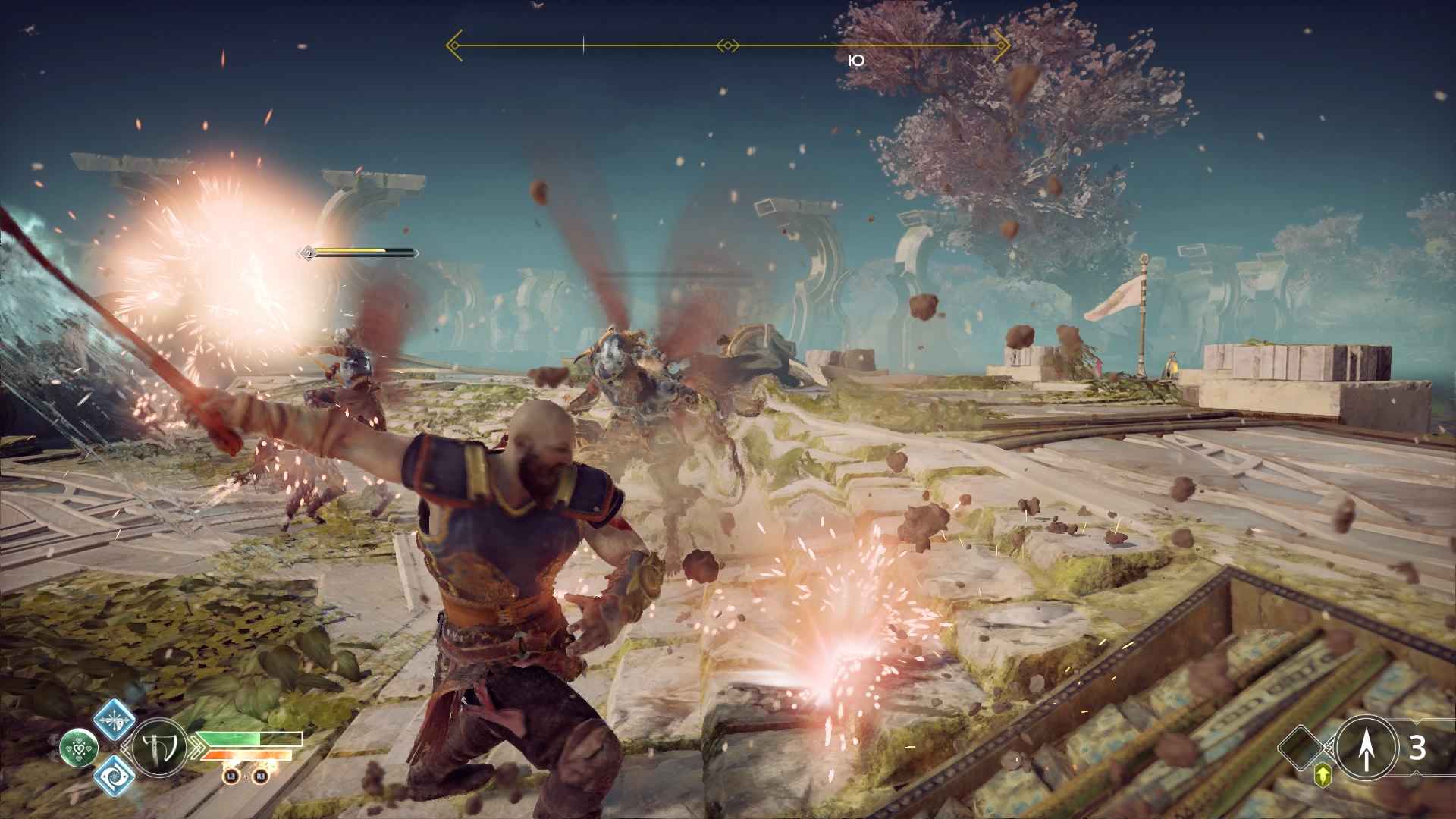Click the green upward-arrow buff badge

(1324, 774)
